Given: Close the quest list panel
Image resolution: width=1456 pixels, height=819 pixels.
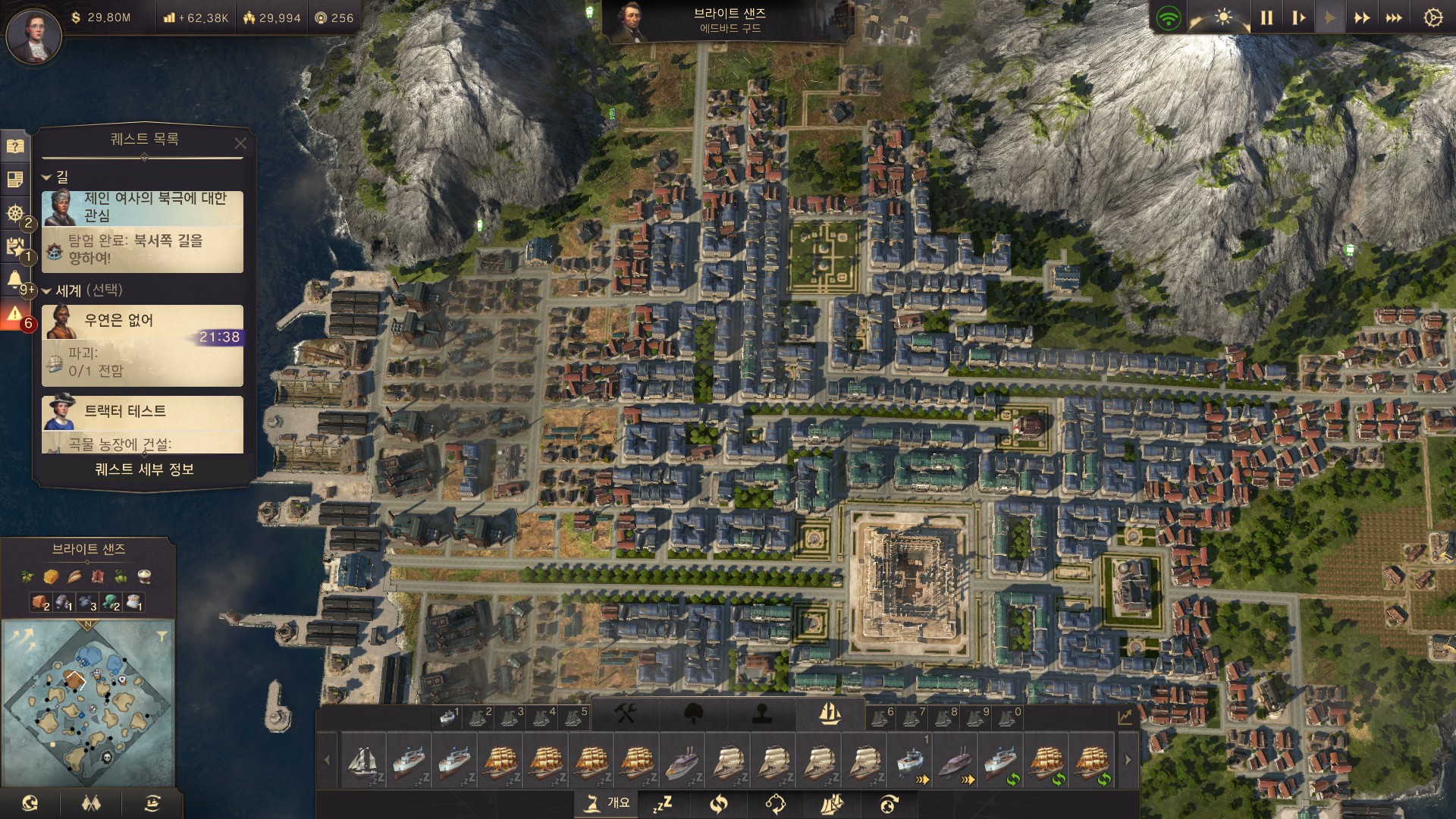Looking at the screenshot, I should point(240,143).
